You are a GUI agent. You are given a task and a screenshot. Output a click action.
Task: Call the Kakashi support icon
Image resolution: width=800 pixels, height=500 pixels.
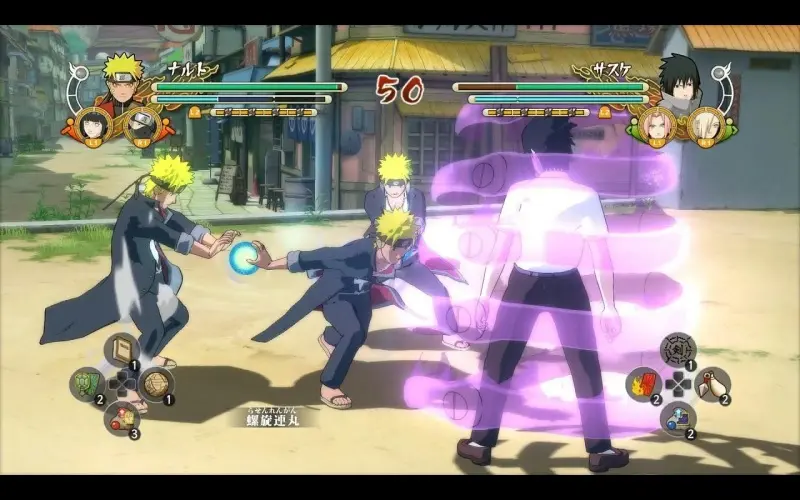coord(139,125)
